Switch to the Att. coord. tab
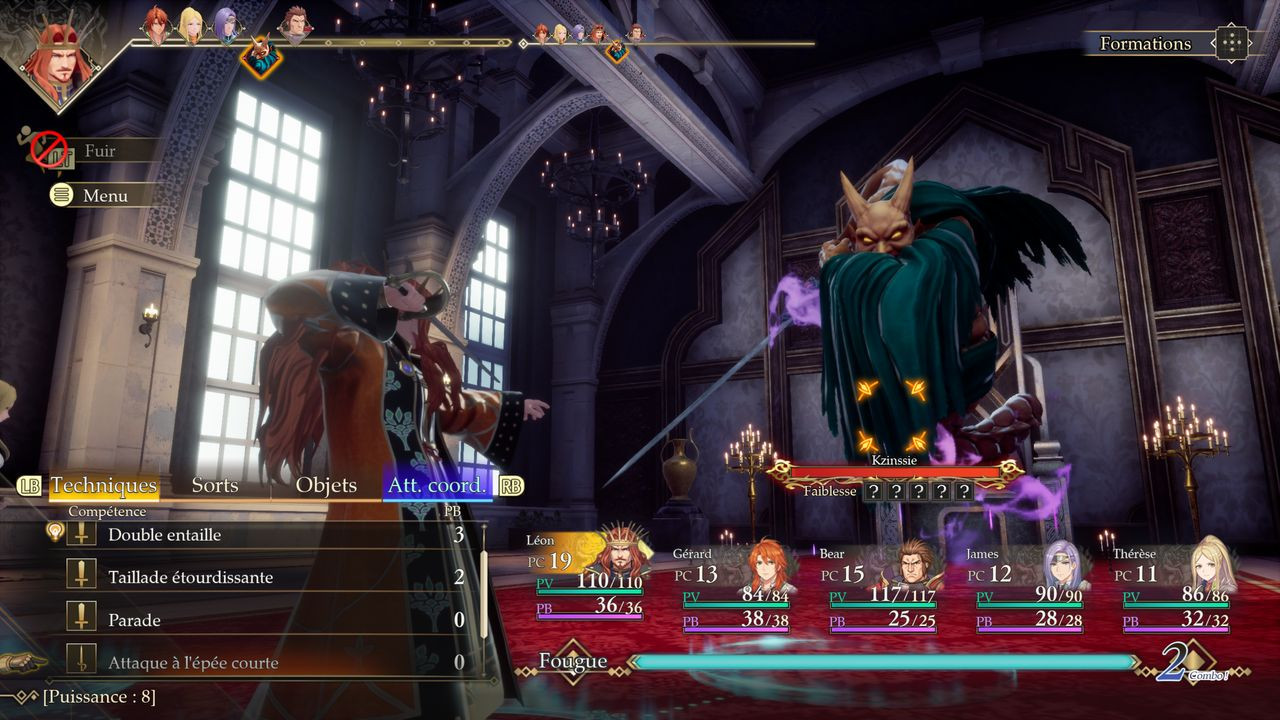The image size is (1280, 720). (x=437, y=486)
